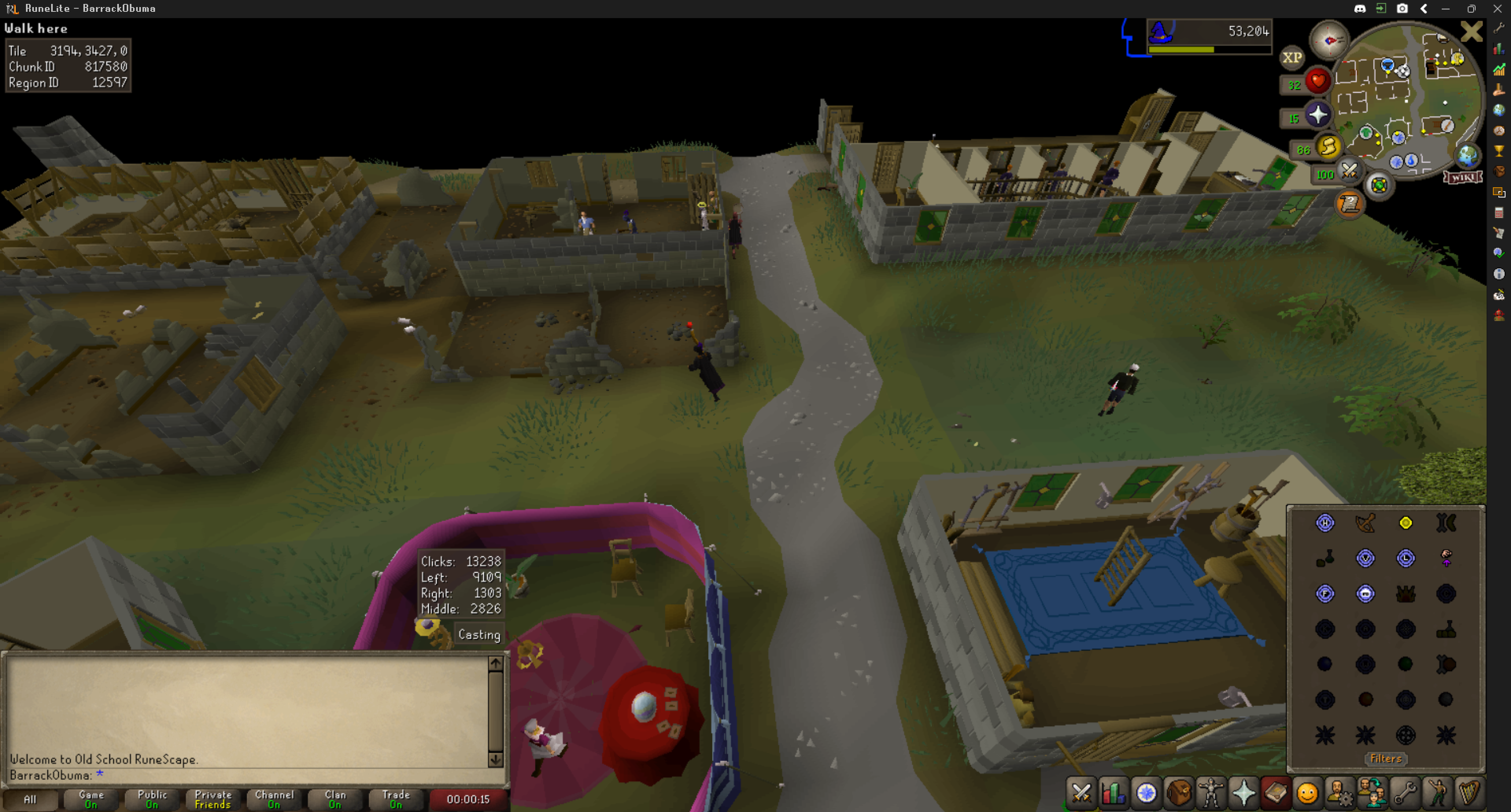
Task: Open RuneLite configuration via the wrench sidebar icon
Action: click(1499, 28)
